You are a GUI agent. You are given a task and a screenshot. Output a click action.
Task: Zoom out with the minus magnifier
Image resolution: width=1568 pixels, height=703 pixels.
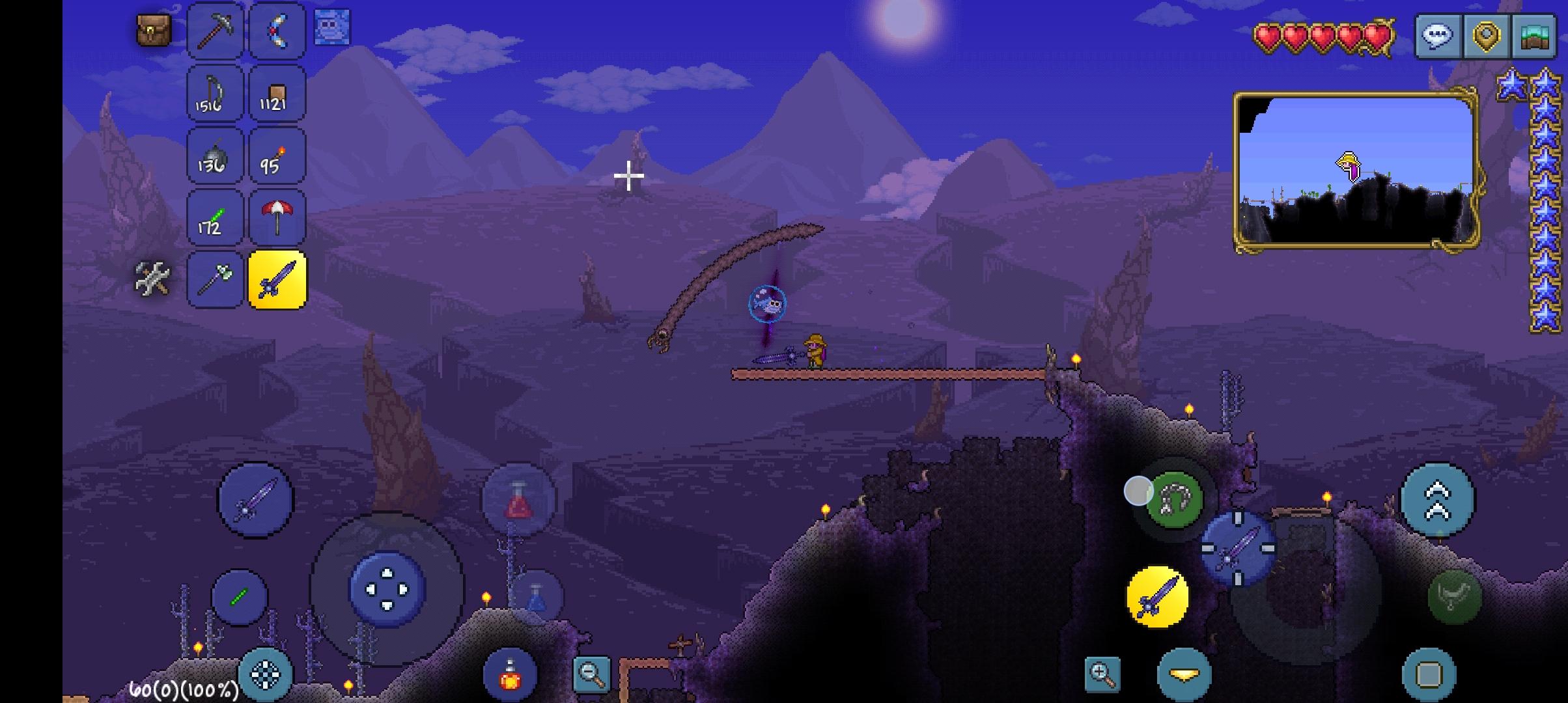(x=591, y=673)
